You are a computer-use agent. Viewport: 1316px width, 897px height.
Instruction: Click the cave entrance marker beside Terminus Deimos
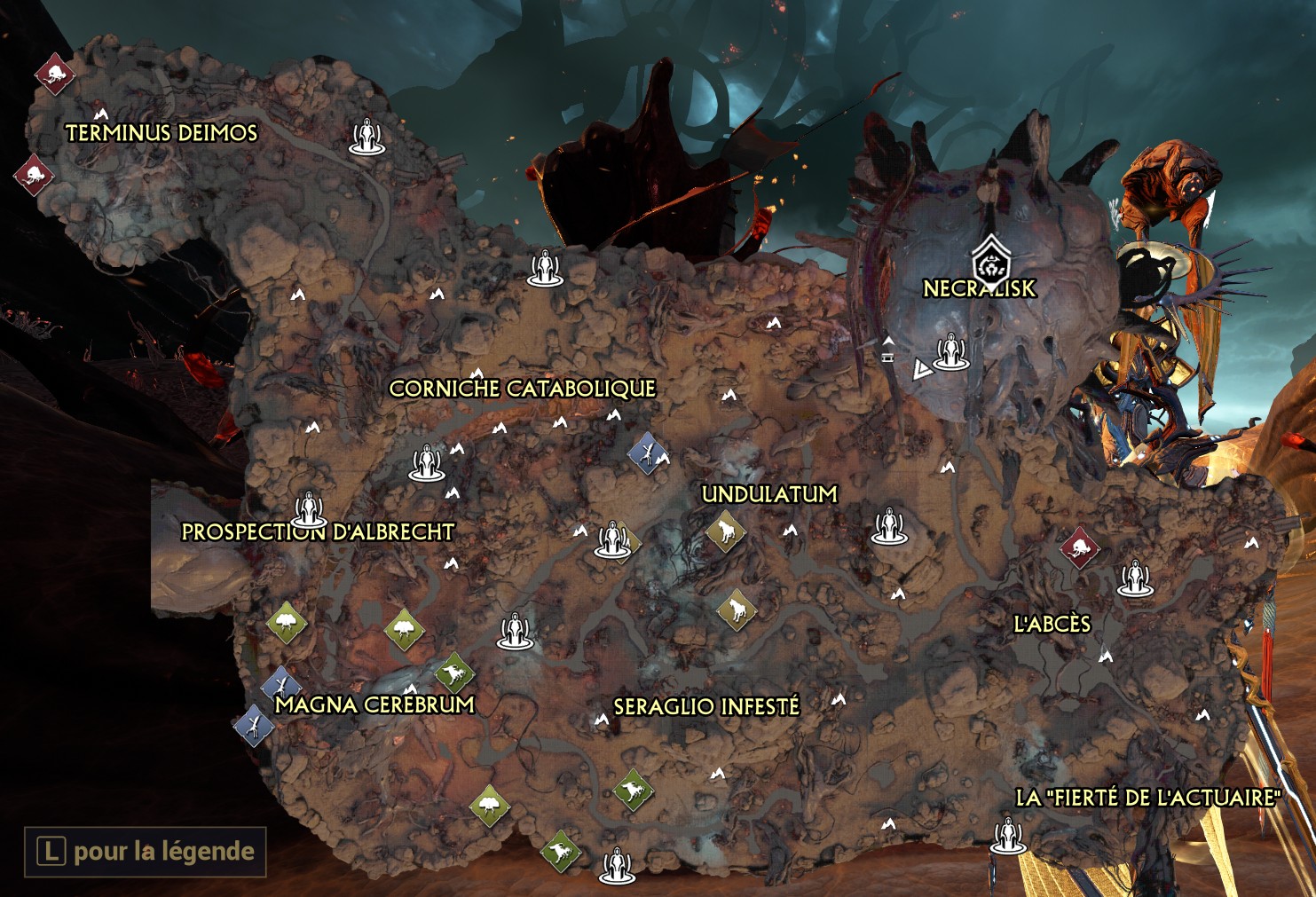pyautogui.click(x=366, y=138)
